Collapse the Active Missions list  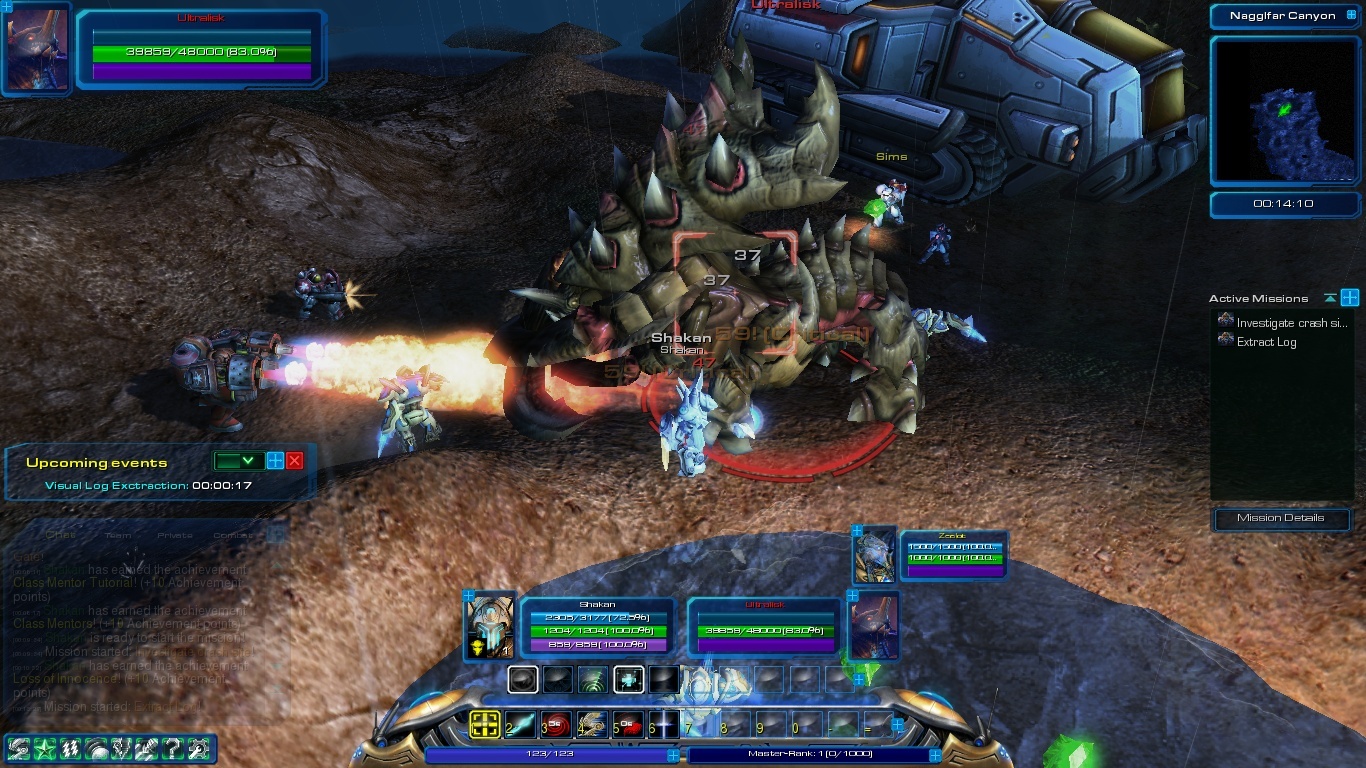click(1329, 298)
